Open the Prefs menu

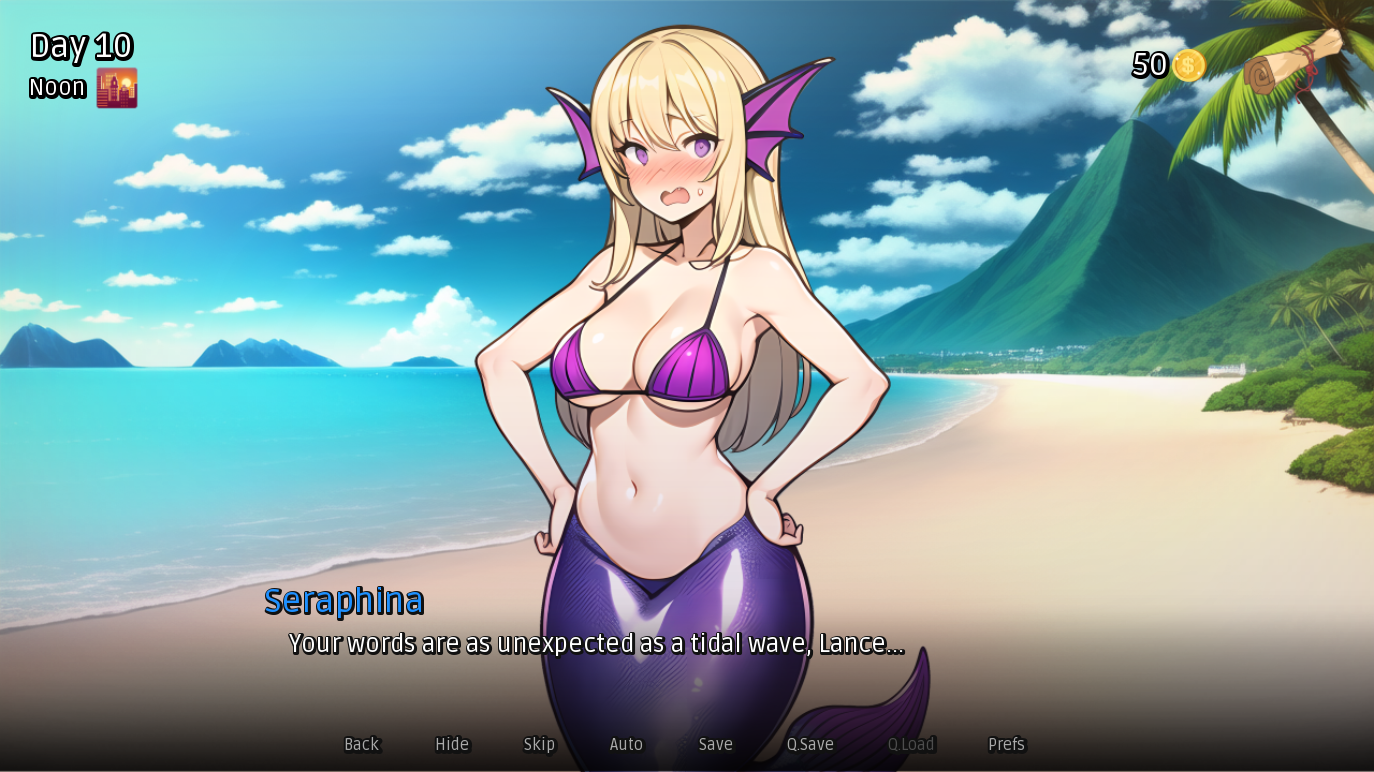1006,744
